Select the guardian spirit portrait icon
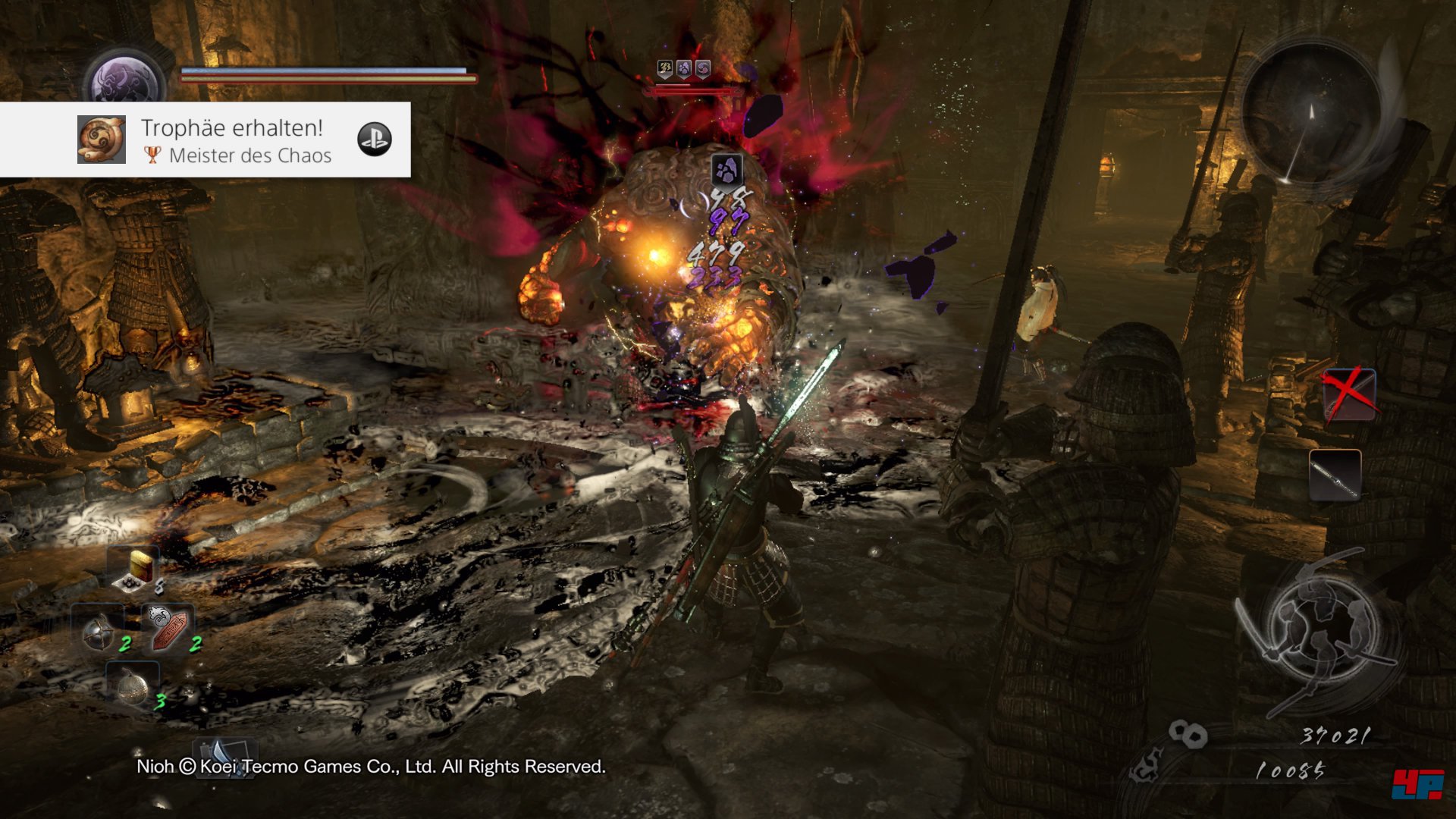 (125, 81)
